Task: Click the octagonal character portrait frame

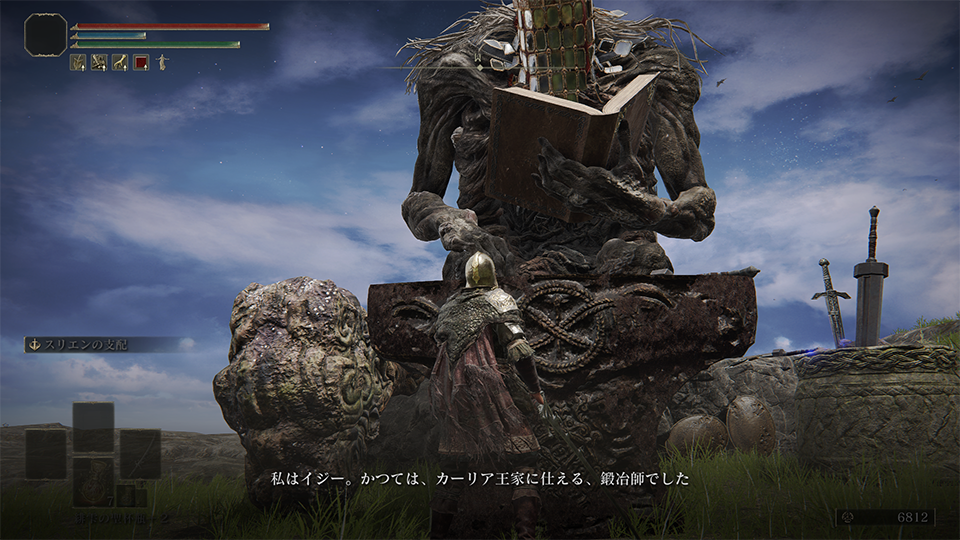Action: click(x=45, y=34)
